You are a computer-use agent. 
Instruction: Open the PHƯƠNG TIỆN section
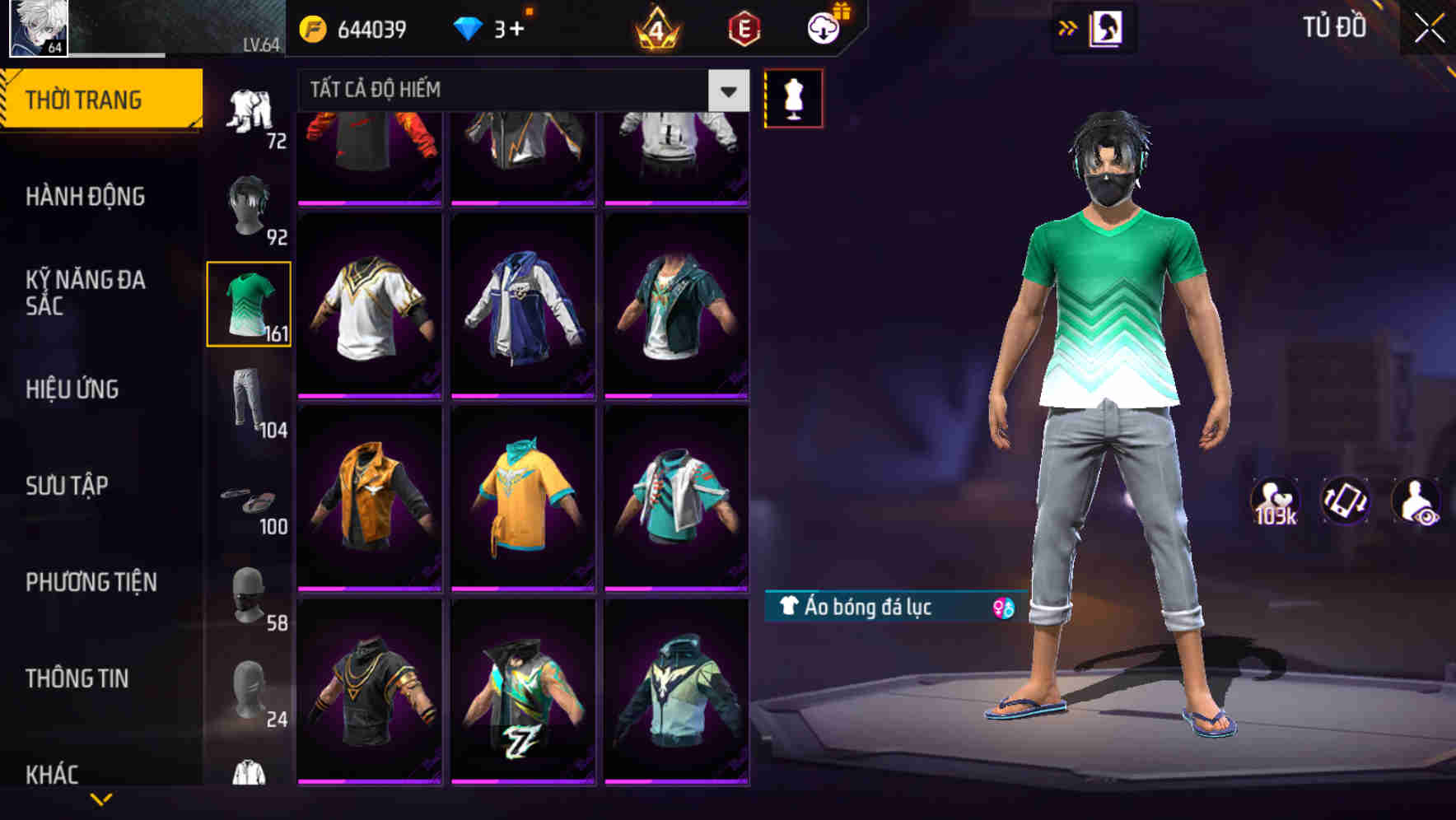point(91,581)
